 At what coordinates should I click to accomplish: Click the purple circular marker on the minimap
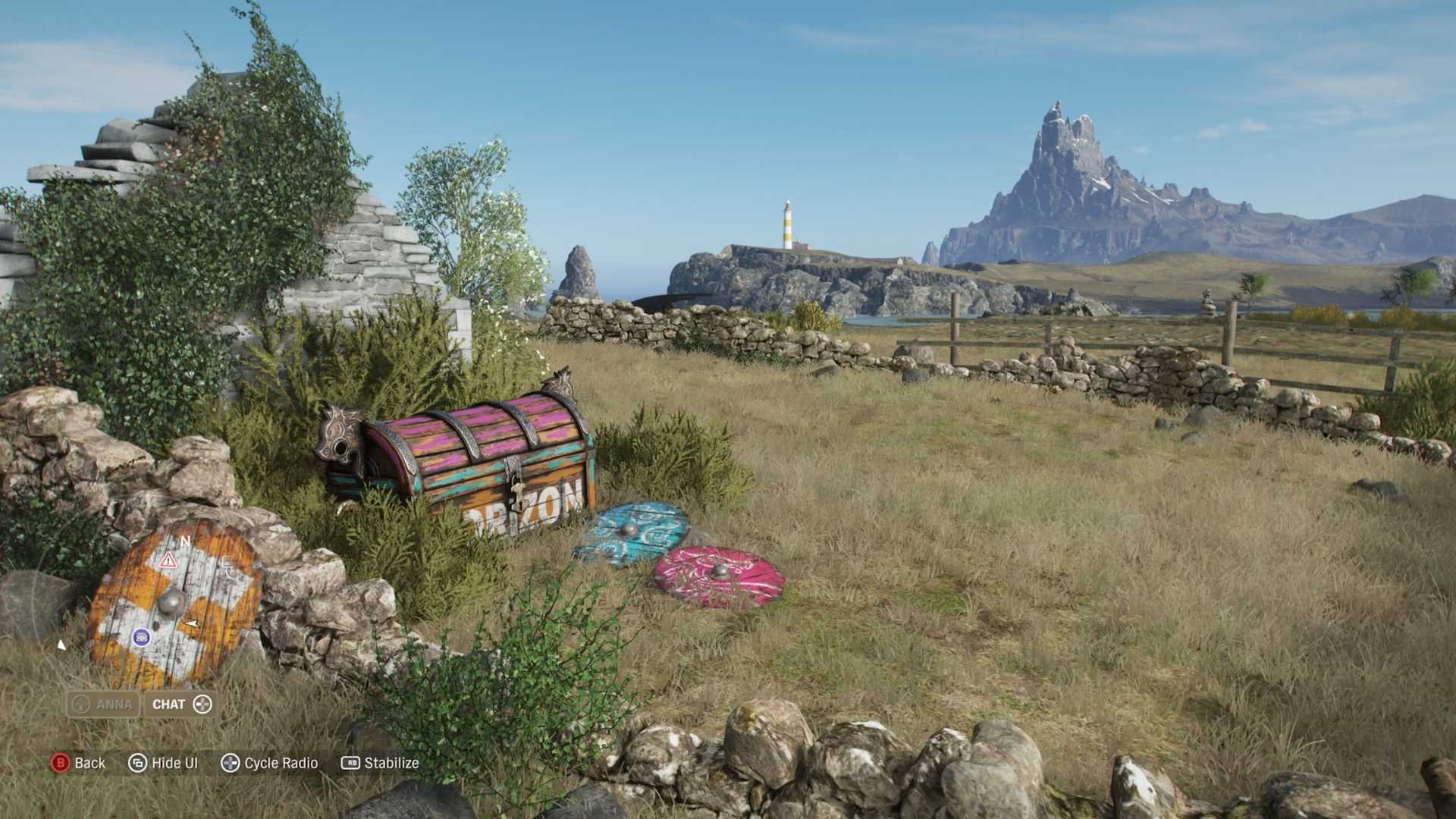(141, 637)
